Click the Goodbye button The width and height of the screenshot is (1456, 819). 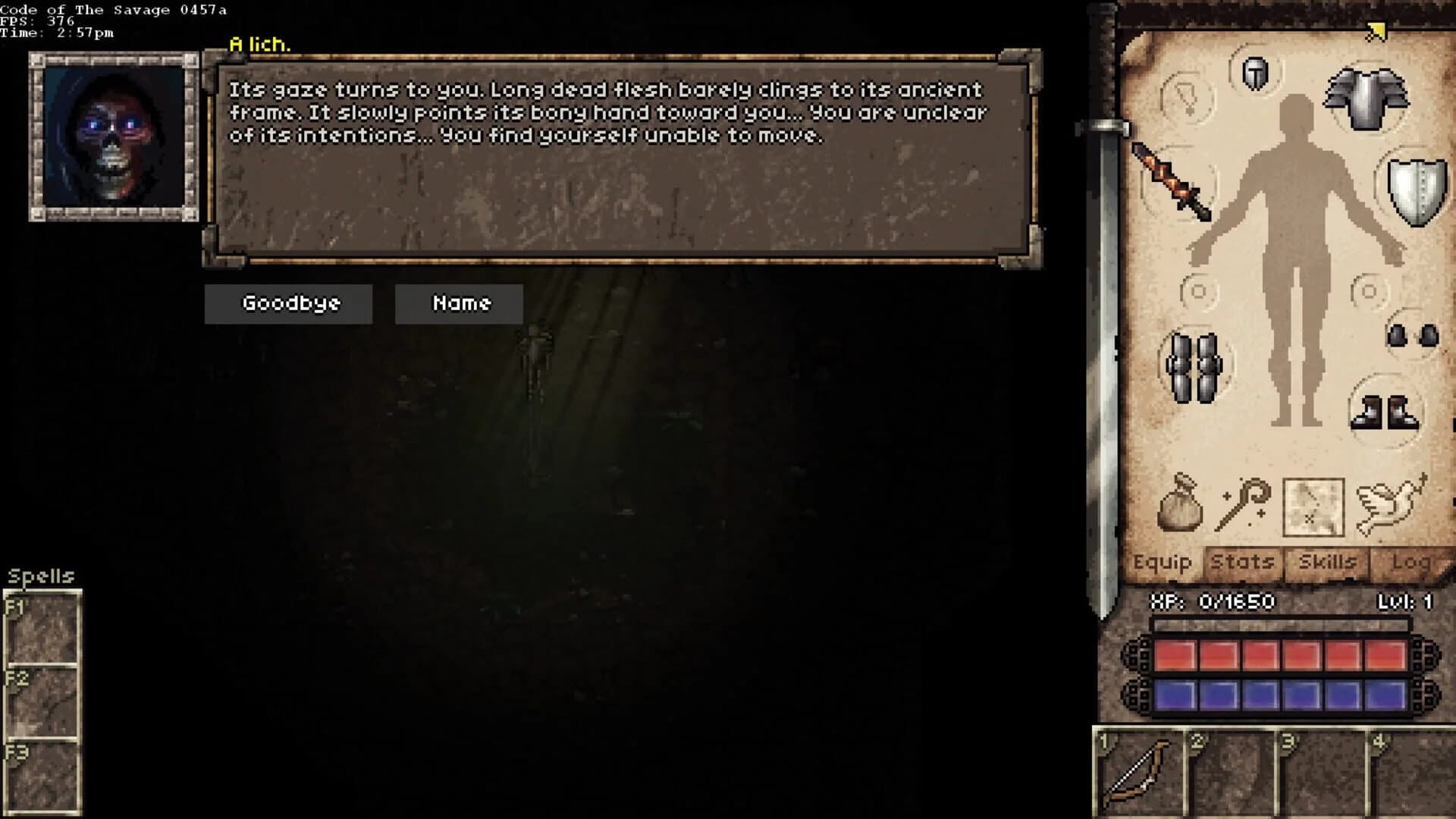tap(288, 303)
